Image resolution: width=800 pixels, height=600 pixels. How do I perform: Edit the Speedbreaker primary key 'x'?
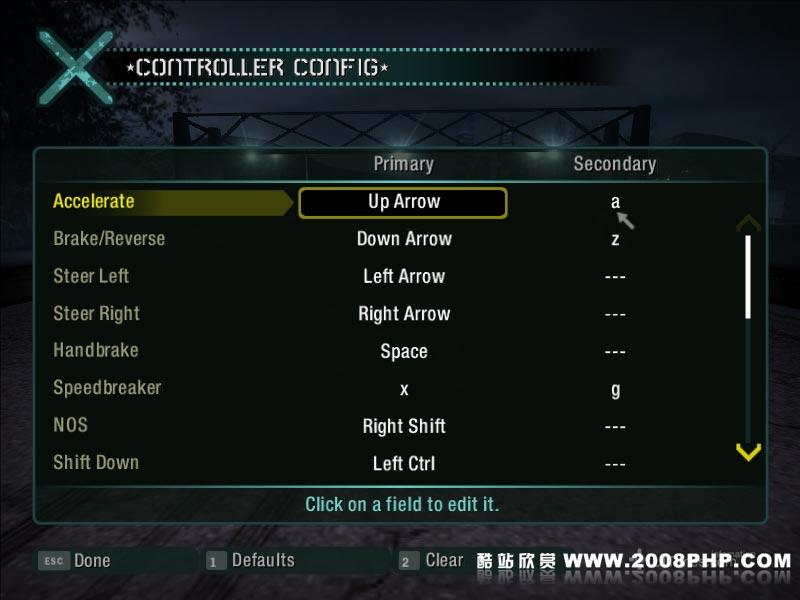coord(404,389)
